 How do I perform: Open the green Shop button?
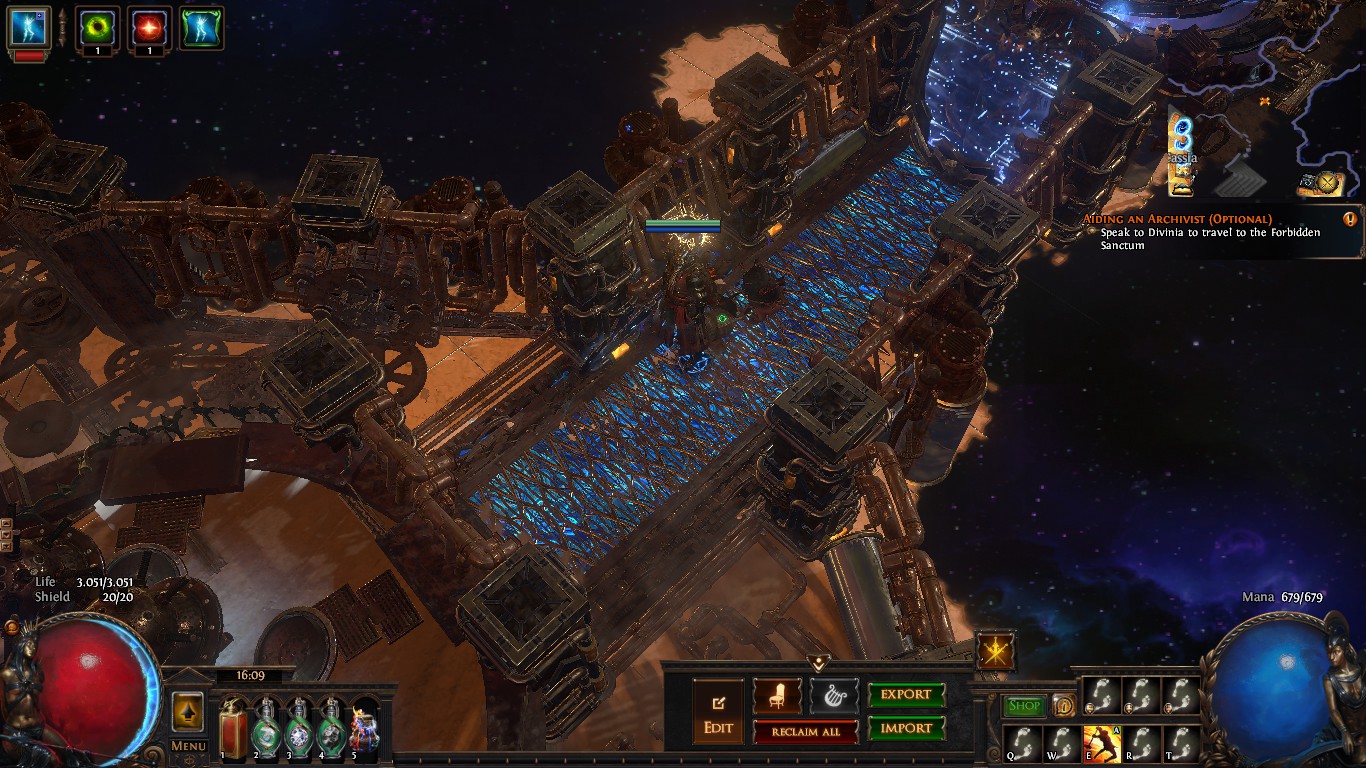point(1024,706)
